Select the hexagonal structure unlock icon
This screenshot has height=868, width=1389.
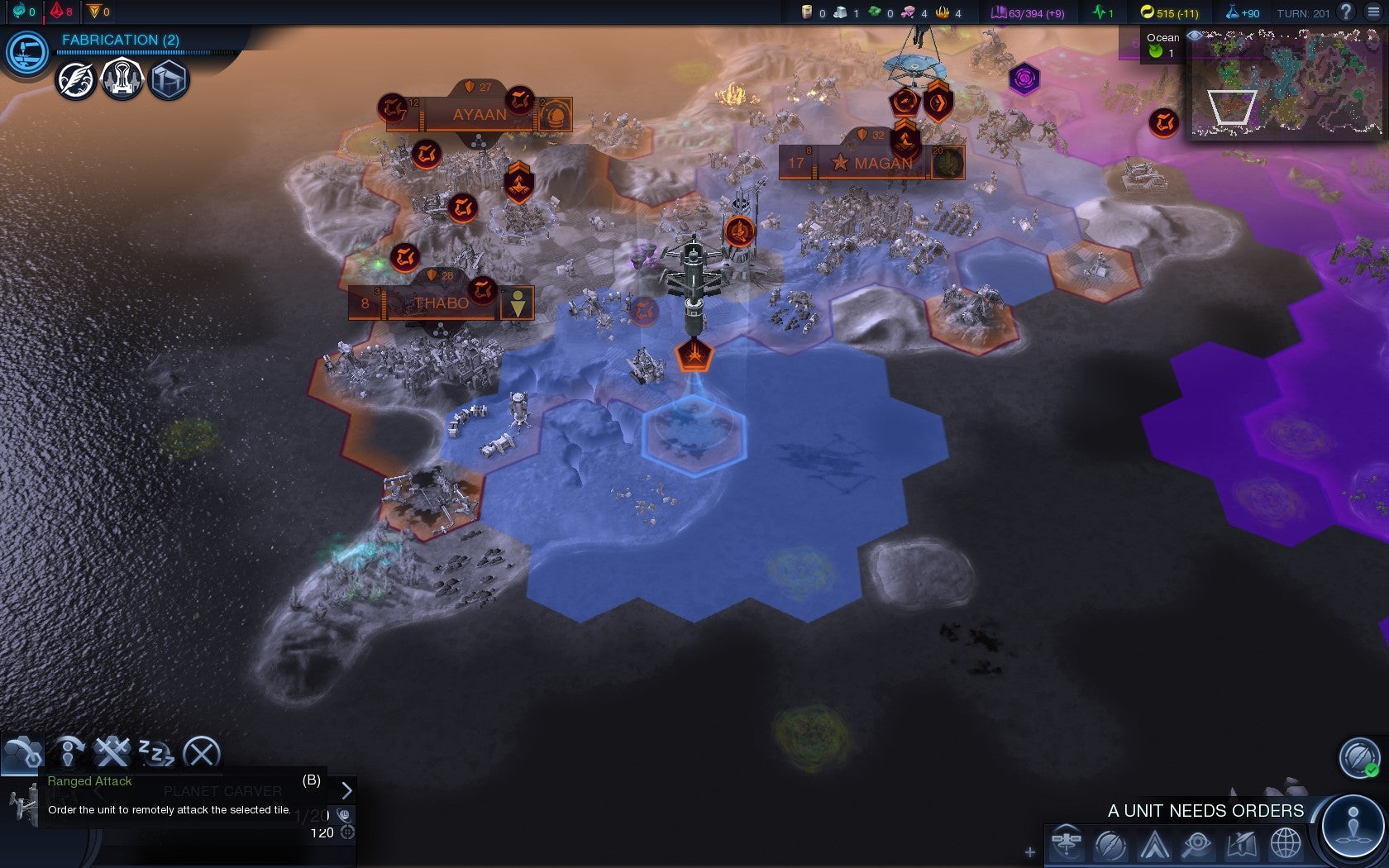point(169,81)
